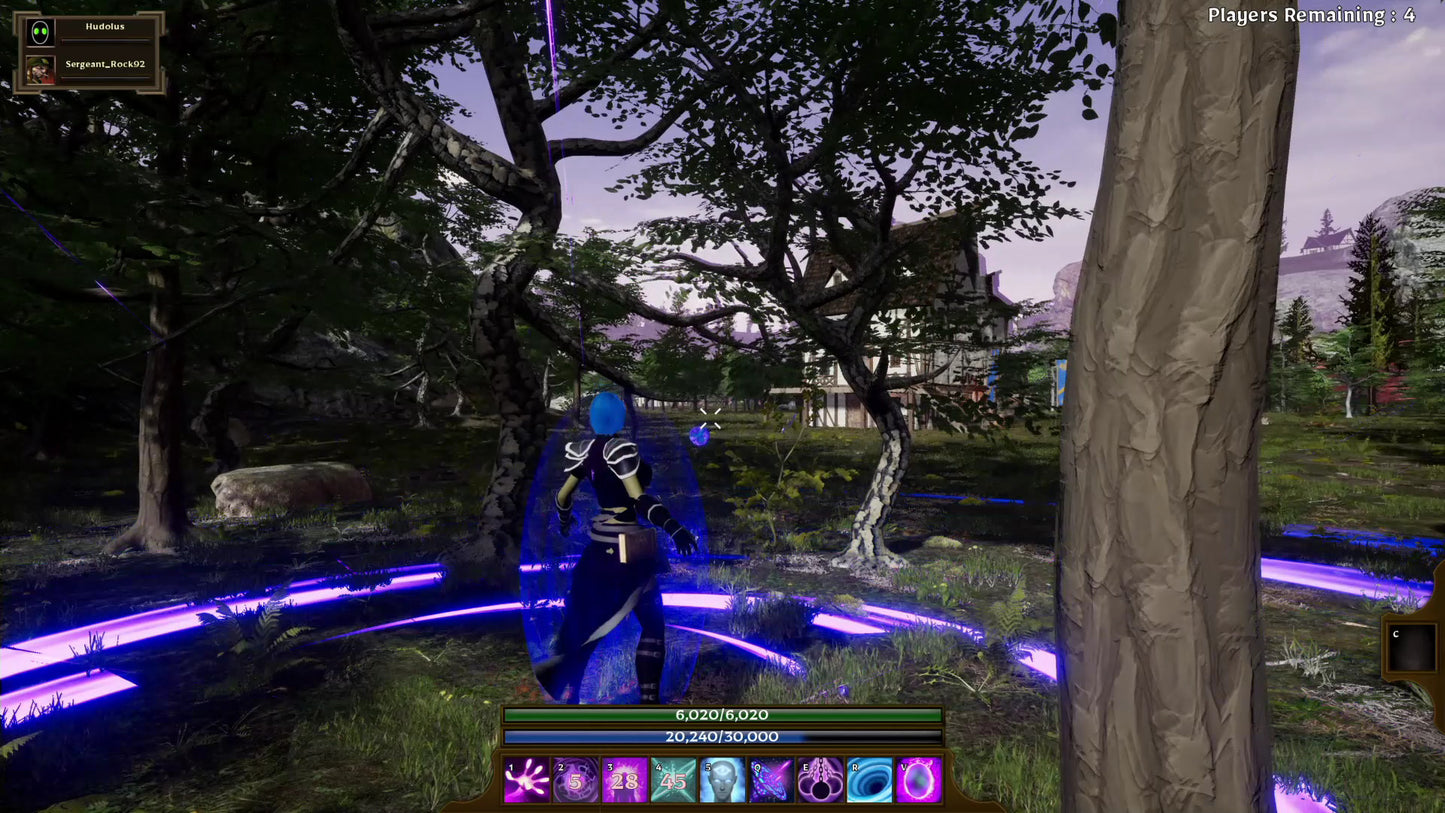Activate the purple splash ability in slot 1
The width and height of the screenshot is (1445, 813).
click(x=526, y=780)
